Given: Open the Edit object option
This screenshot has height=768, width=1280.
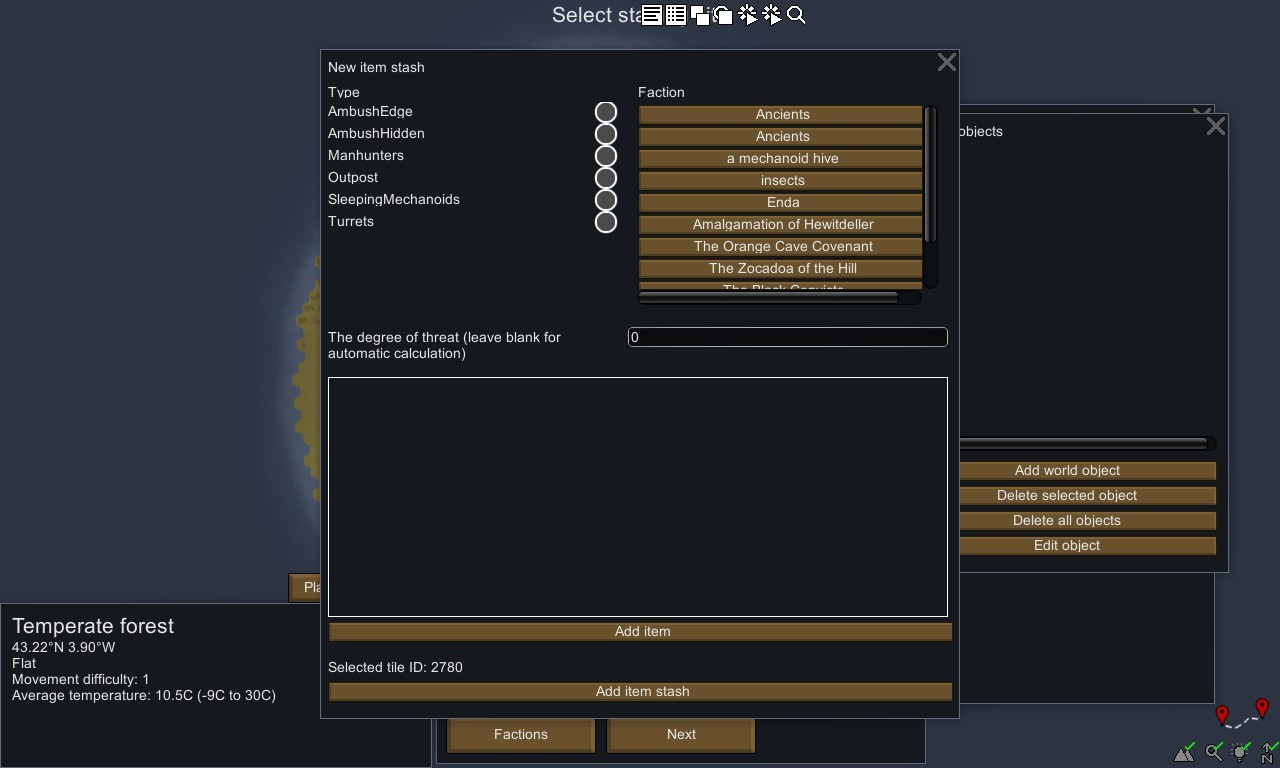Looking at the screenshot, I should click(1066, 546).
